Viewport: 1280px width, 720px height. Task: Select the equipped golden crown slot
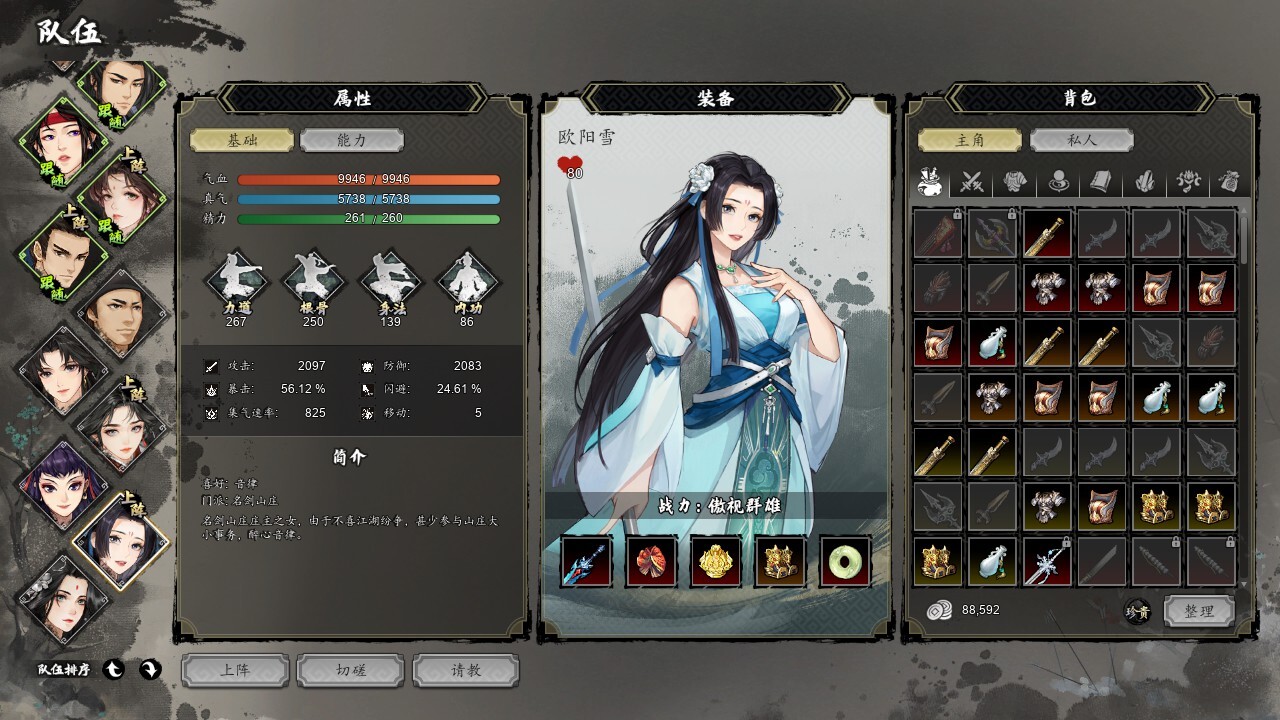coord(716,562)
